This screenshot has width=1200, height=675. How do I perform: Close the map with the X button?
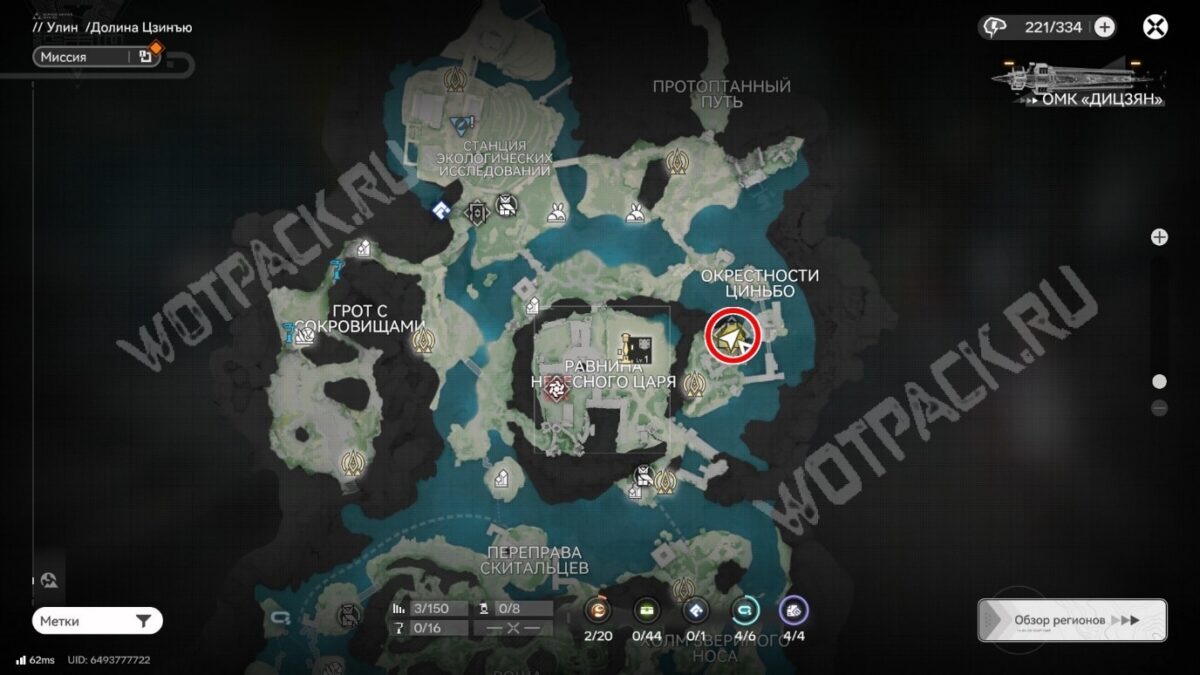[1155, 27]
